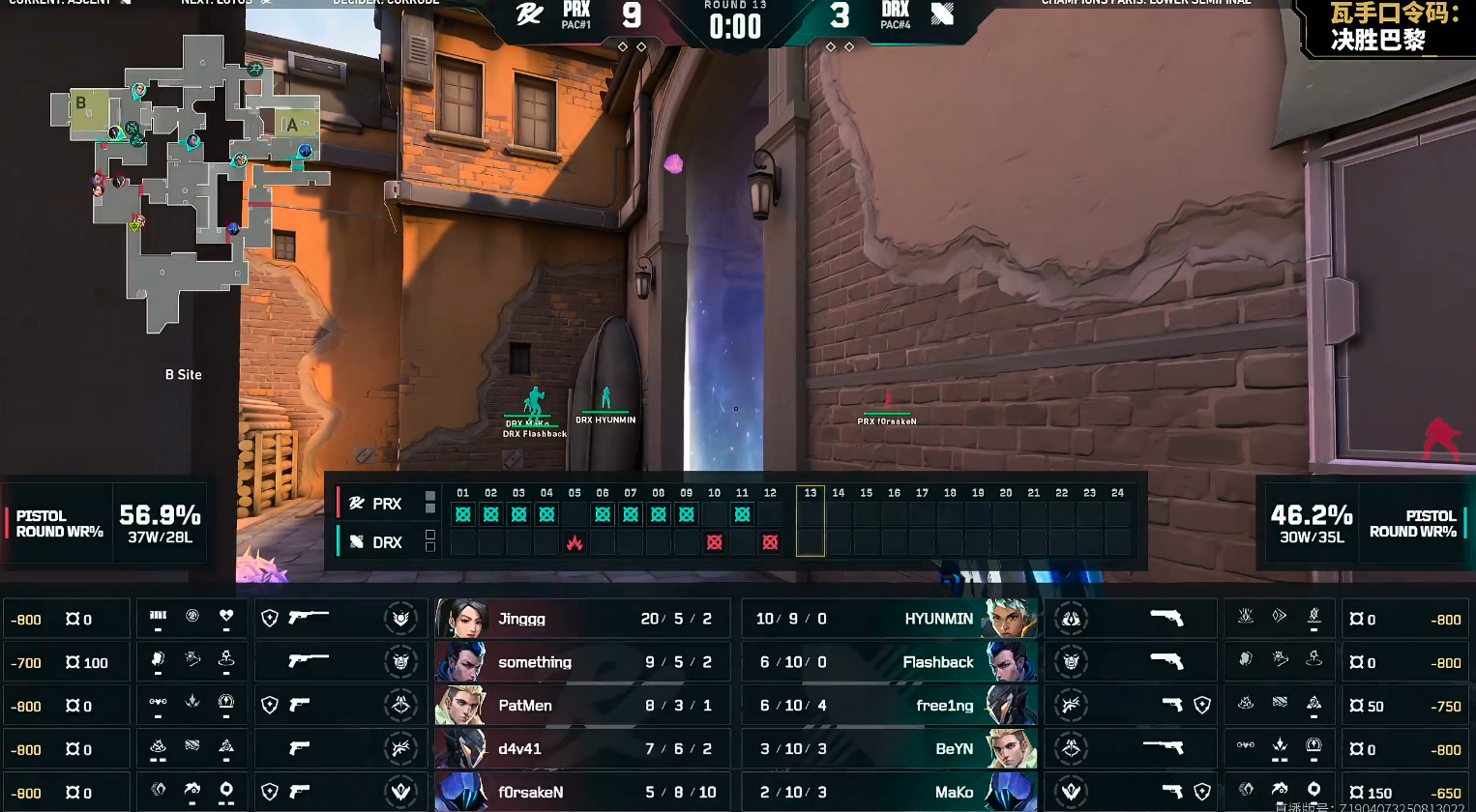1476x812 pixels.
Task: Select HYUNMIN's player row
Action: (x=890, y=619)
